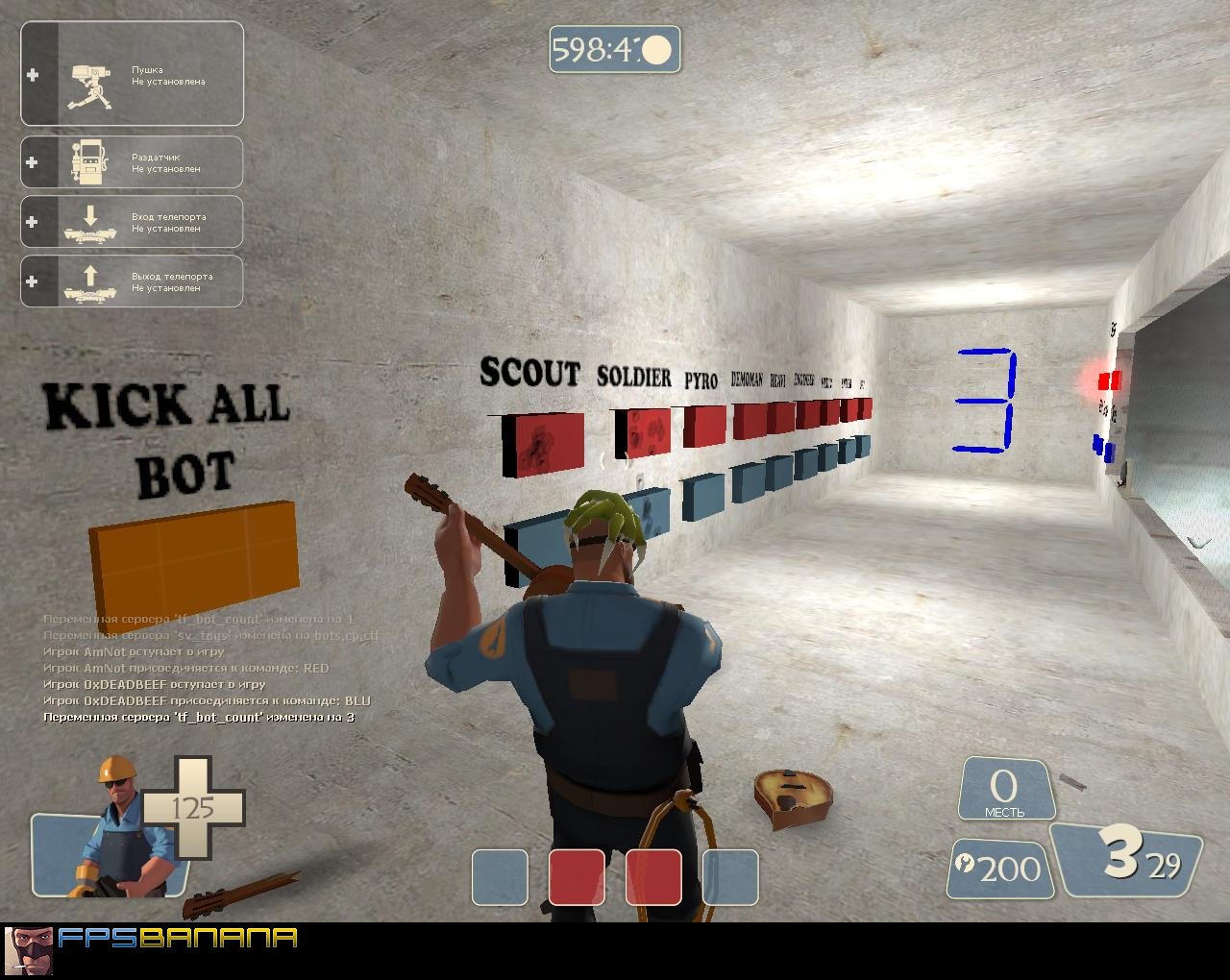This screenshot has width=1230, height=980.
Task: Click the health cross icon showing 125
Action: (192, 807)
